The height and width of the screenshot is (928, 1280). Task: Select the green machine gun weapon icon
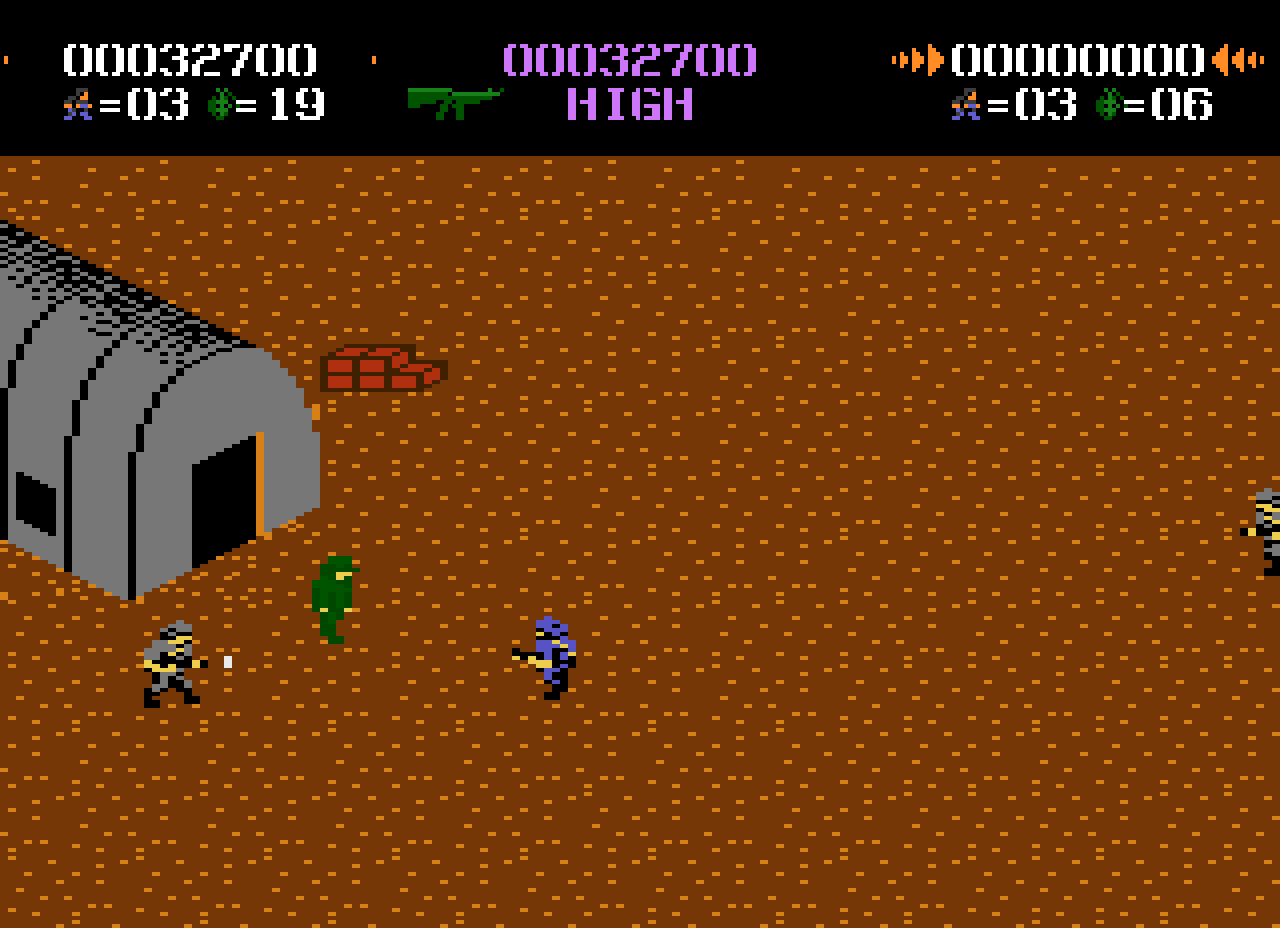click(455, 103)
